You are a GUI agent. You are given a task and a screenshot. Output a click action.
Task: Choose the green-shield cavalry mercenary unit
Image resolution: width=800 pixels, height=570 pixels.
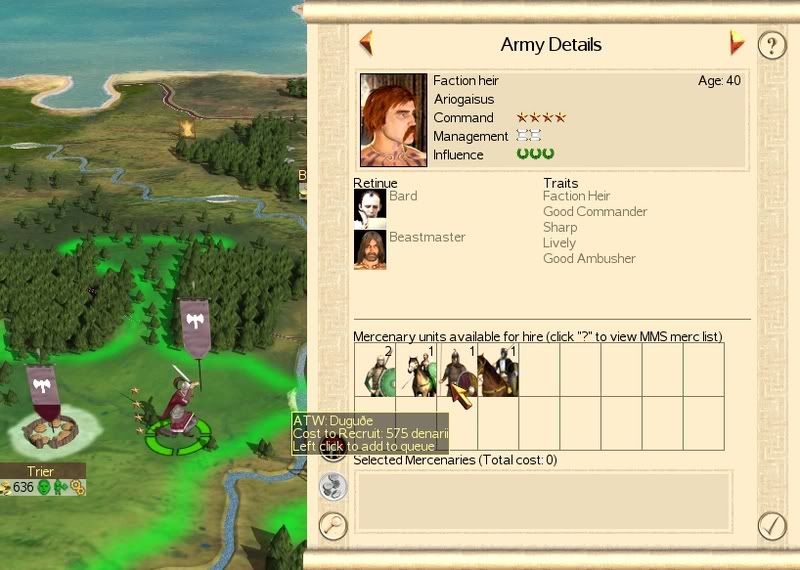pos(416,371)
